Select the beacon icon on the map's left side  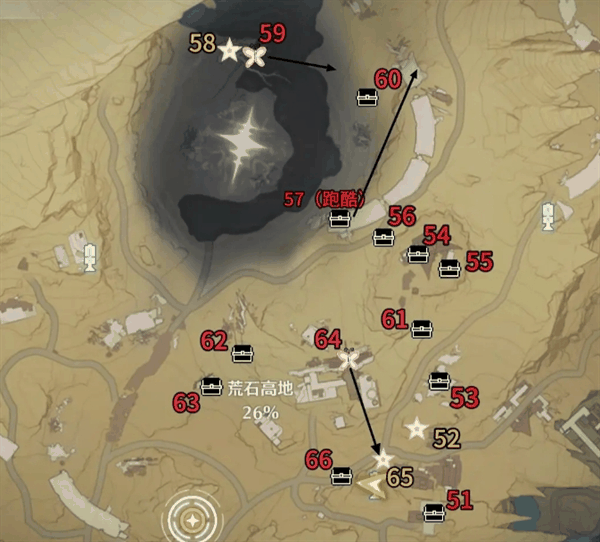[x=90, y=257]
